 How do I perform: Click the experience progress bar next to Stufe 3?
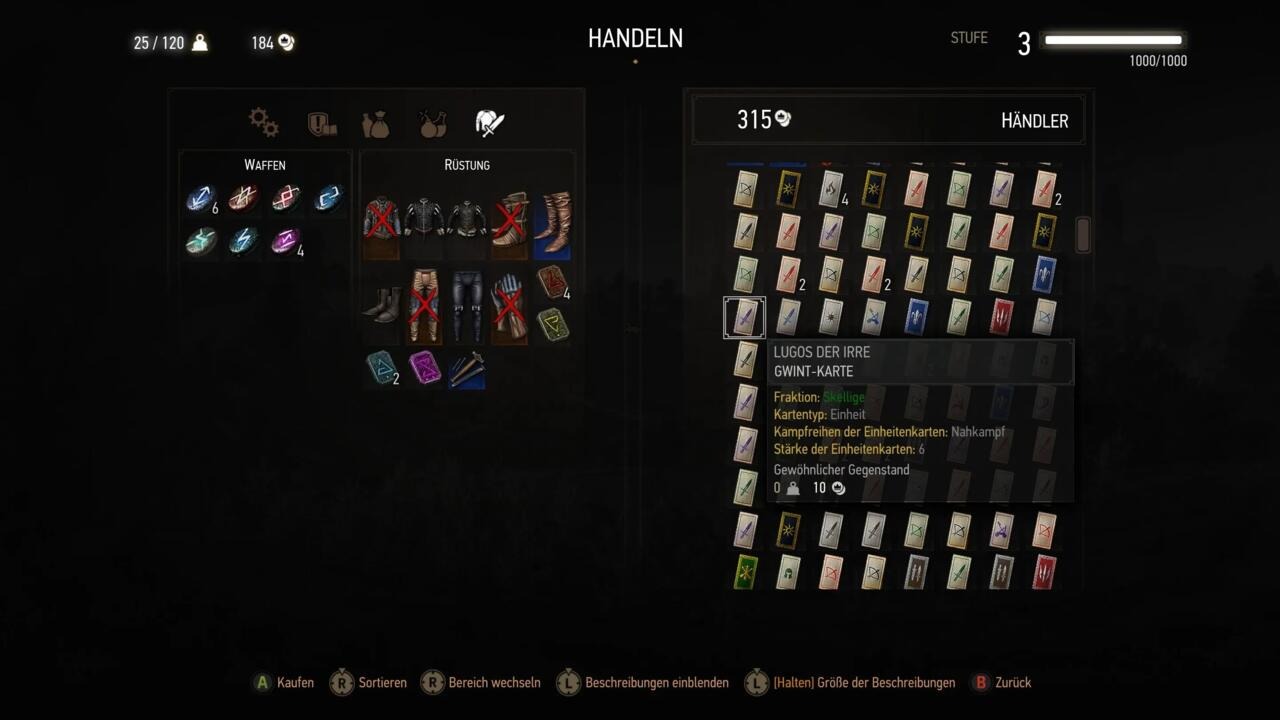(x=1112, y=41)
